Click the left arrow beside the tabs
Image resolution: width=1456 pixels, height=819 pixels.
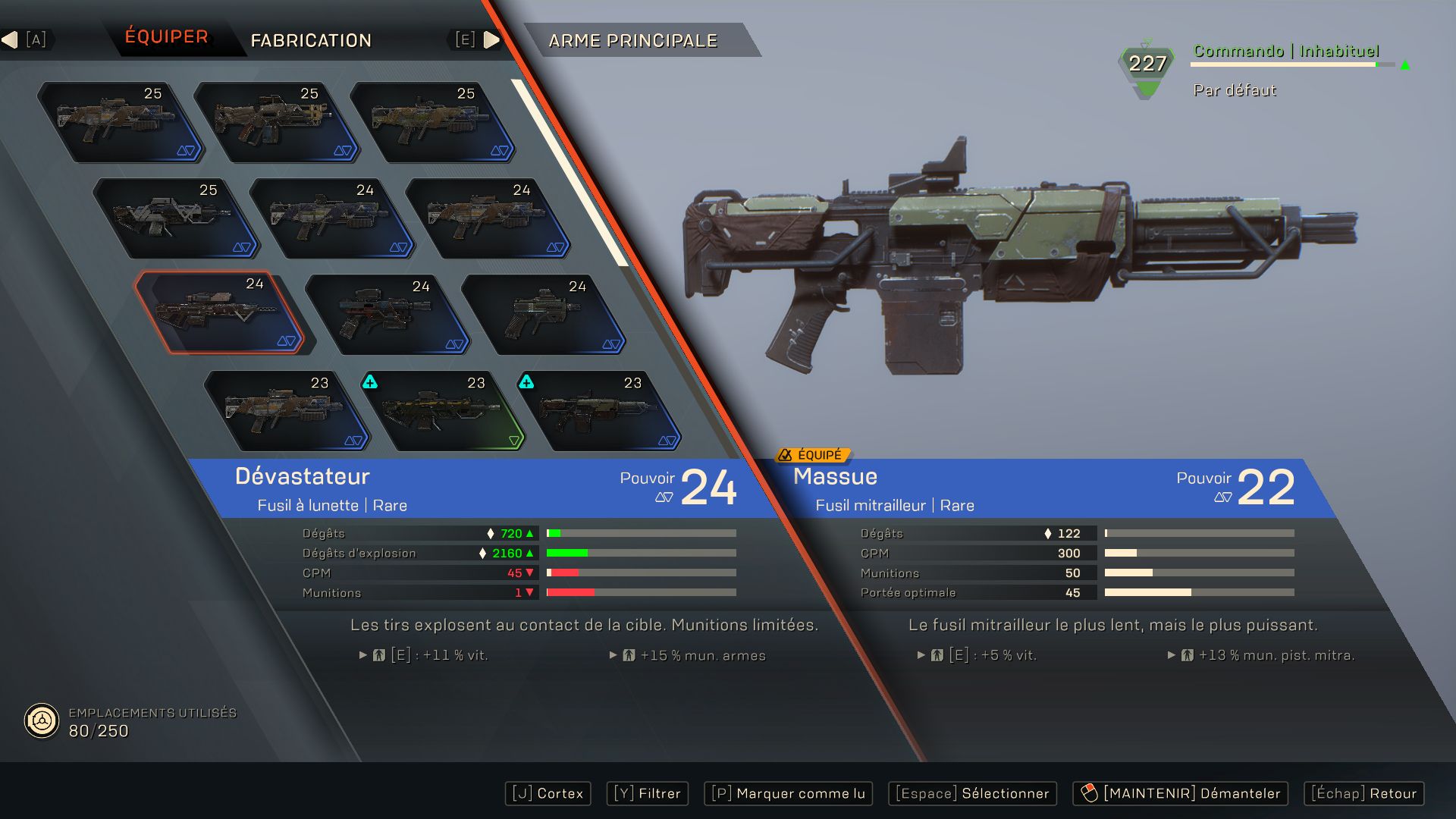click(x=10, y=39)
